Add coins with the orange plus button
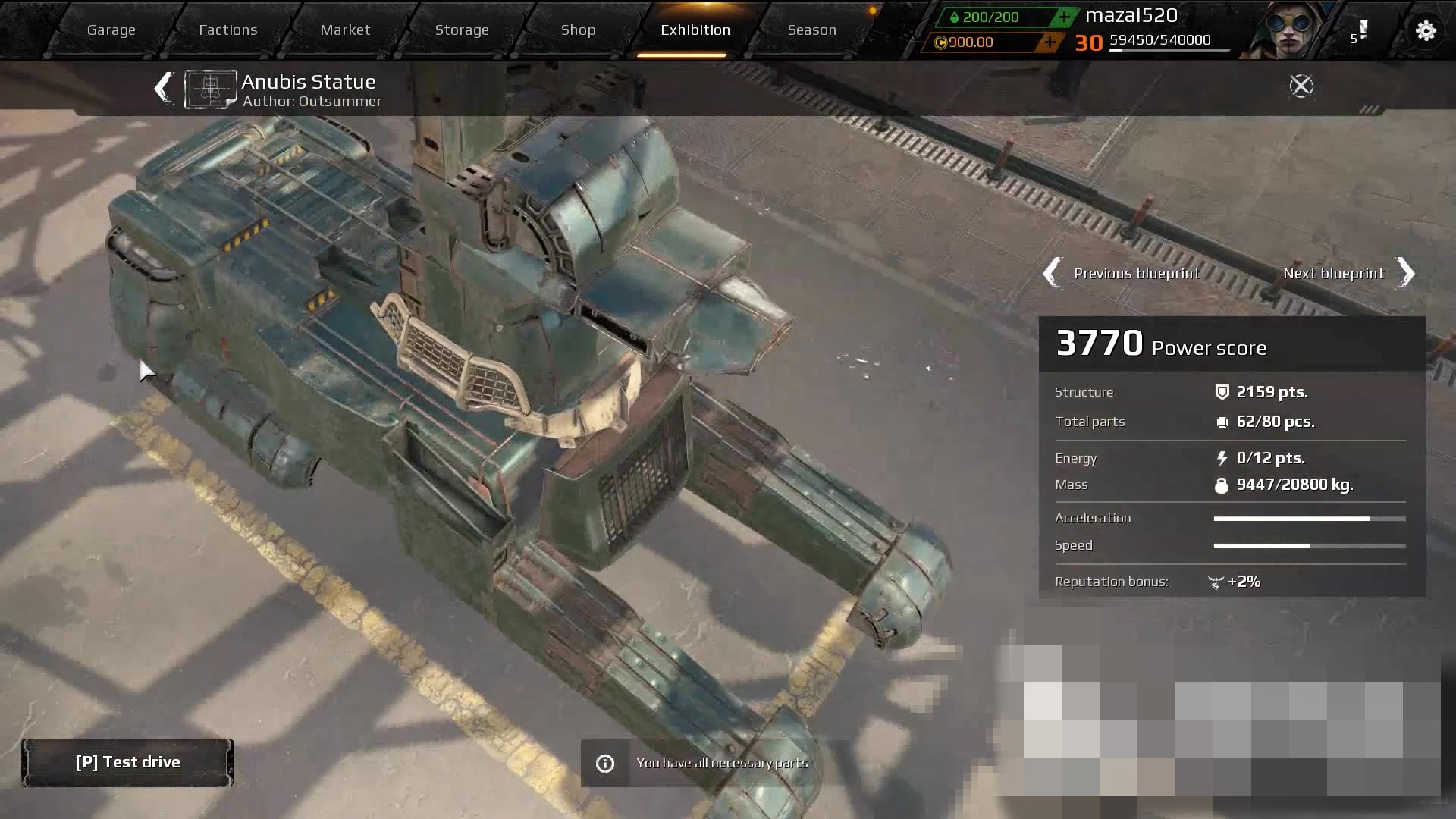The image size is (1456, 819). coord(1050,42)
